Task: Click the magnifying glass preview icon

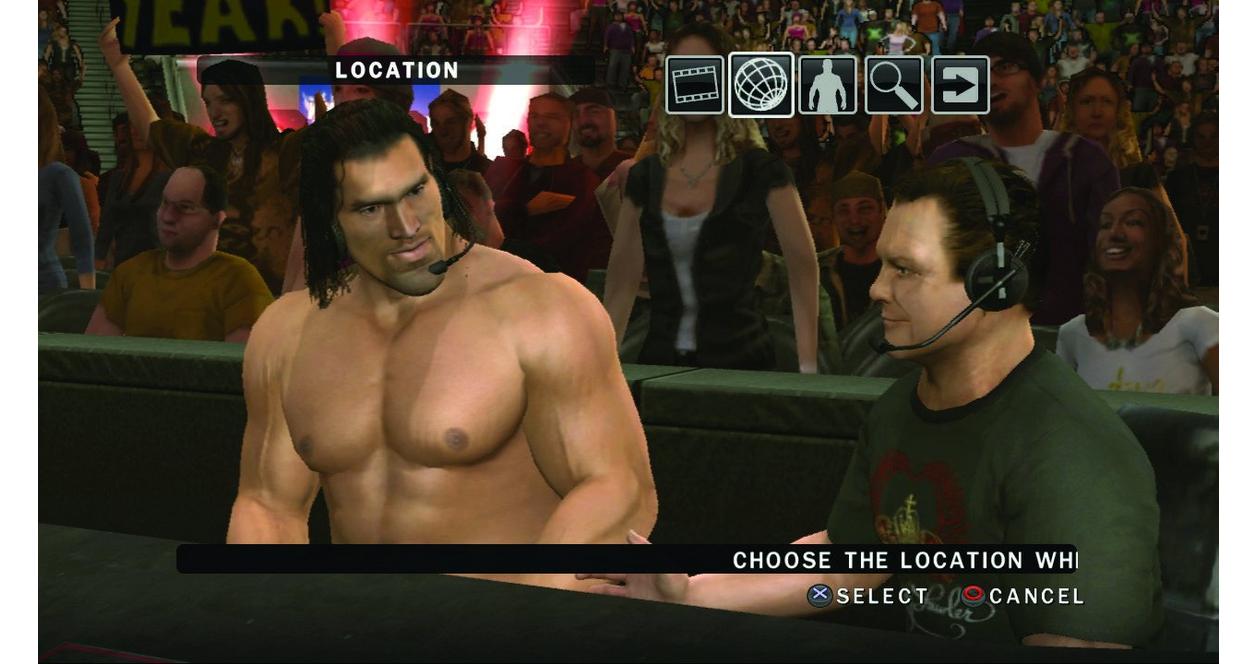Action: [894, 85]
